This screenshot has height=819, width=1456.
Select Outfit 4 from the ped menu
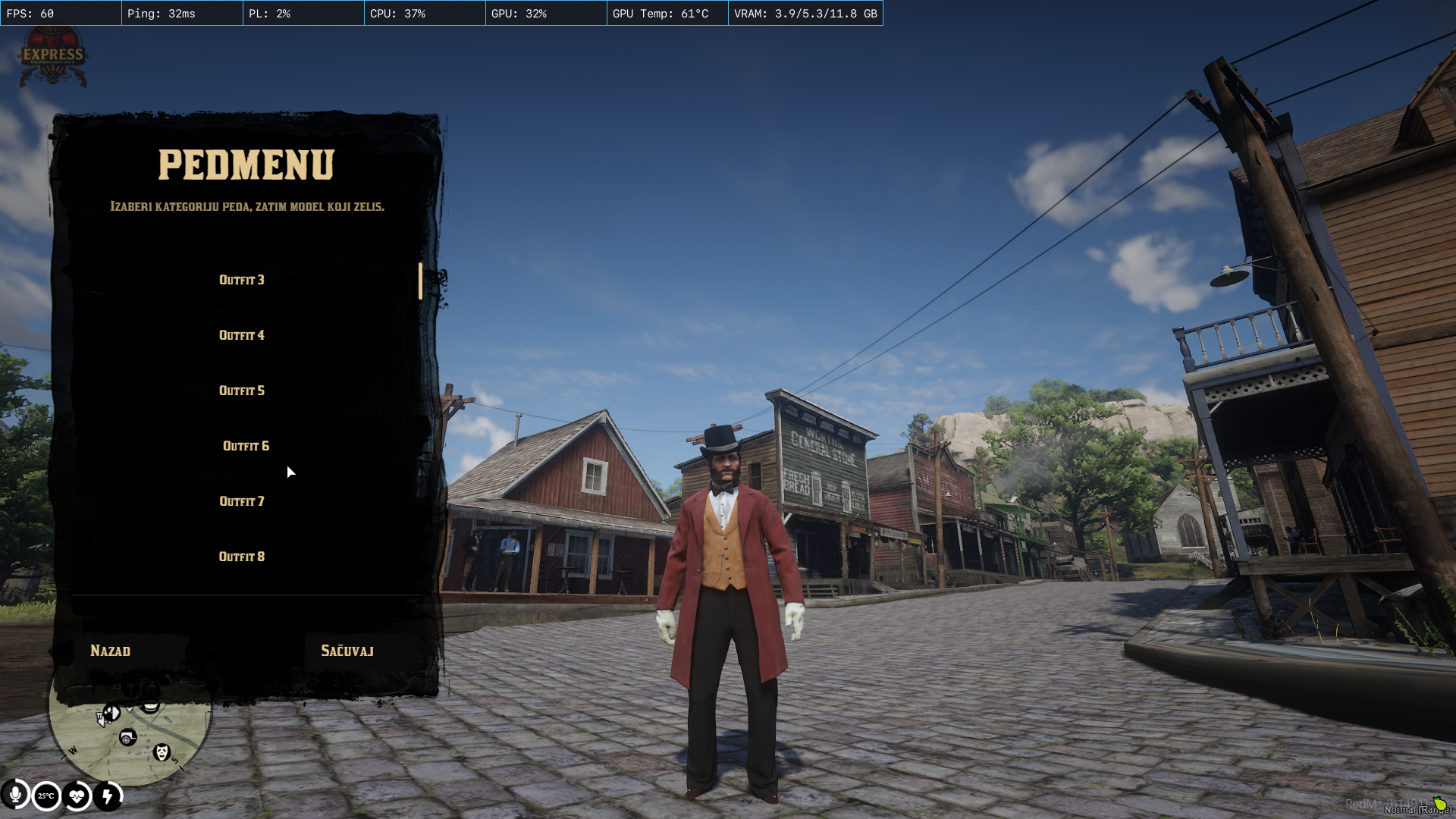click(241, 334)
